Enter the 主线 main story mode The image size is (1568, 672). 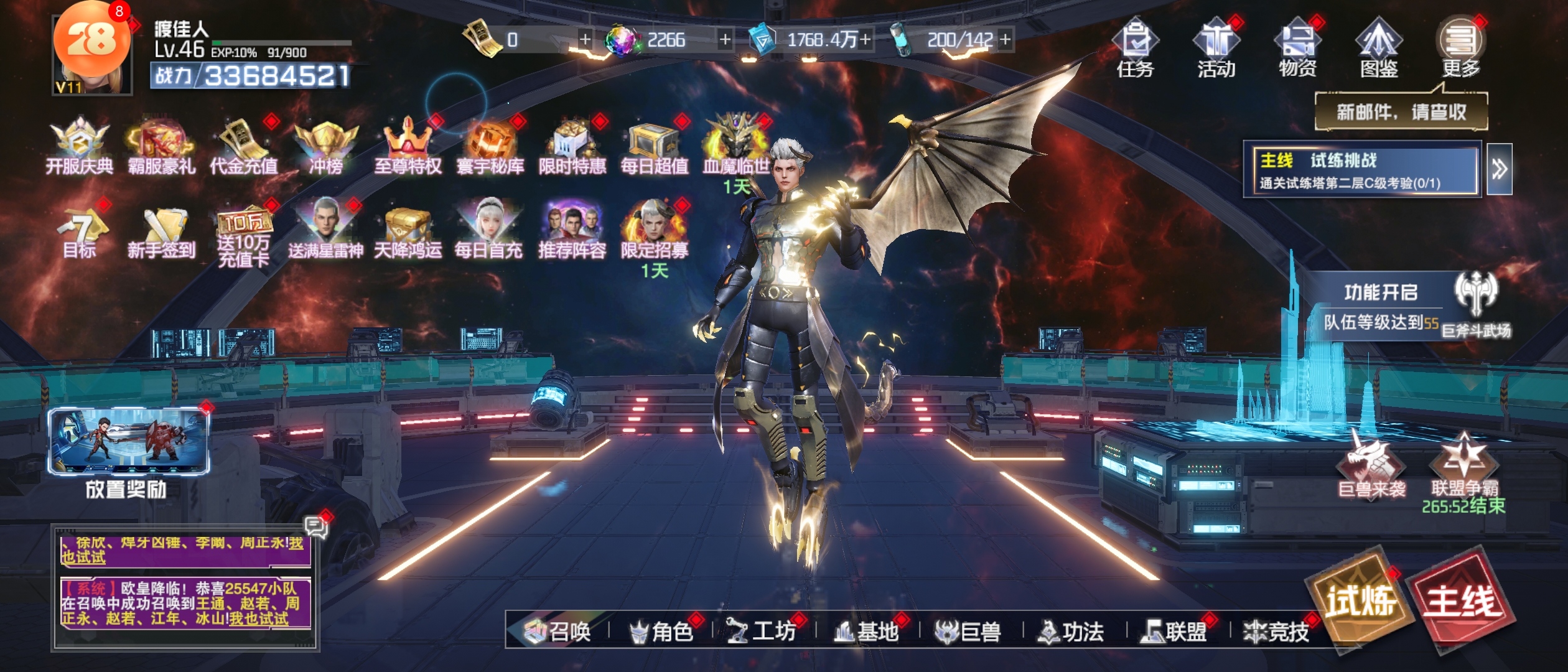point(1463,600)
